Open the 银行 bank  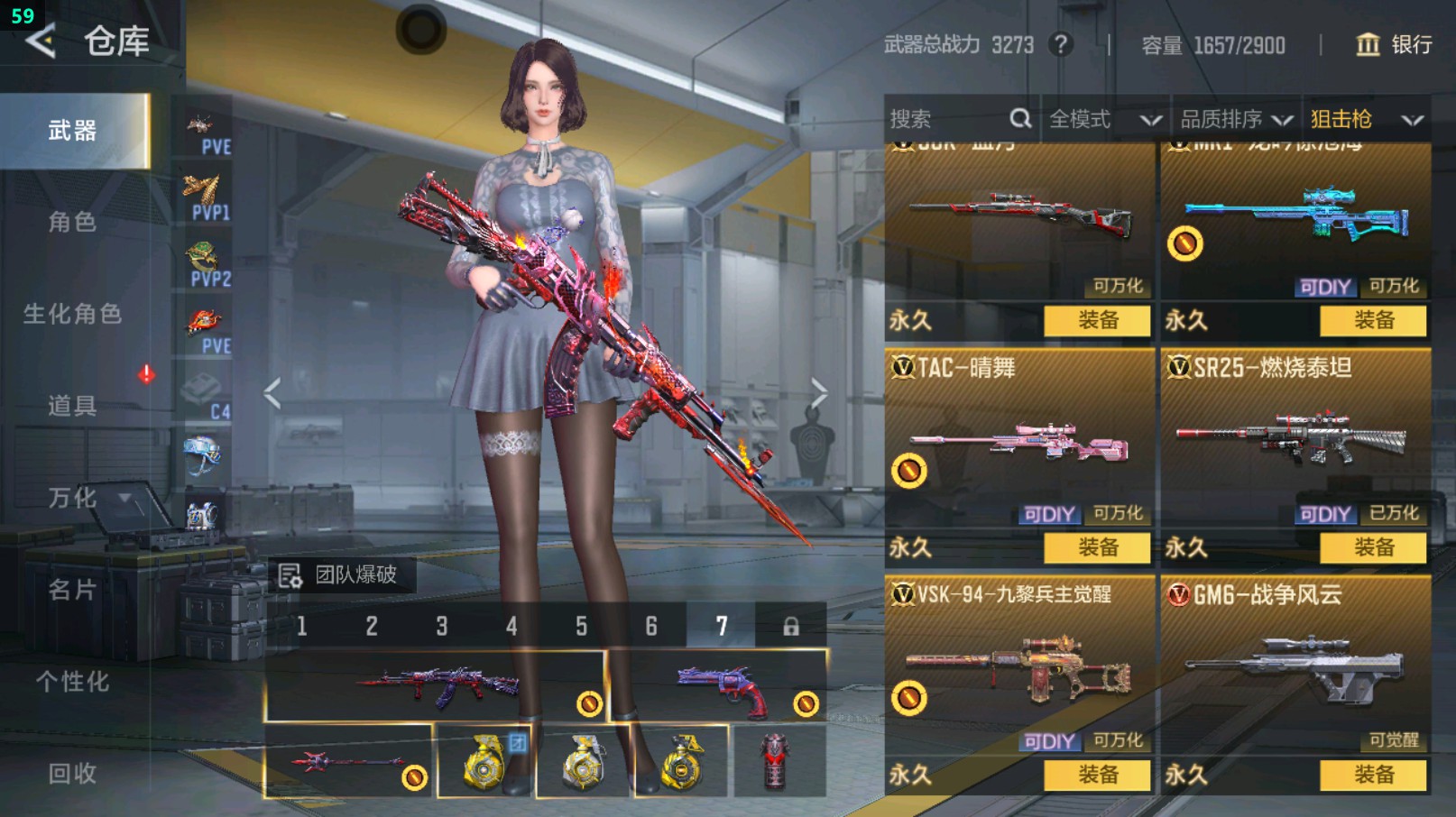pyautogui.click(x=1394, y=45)
